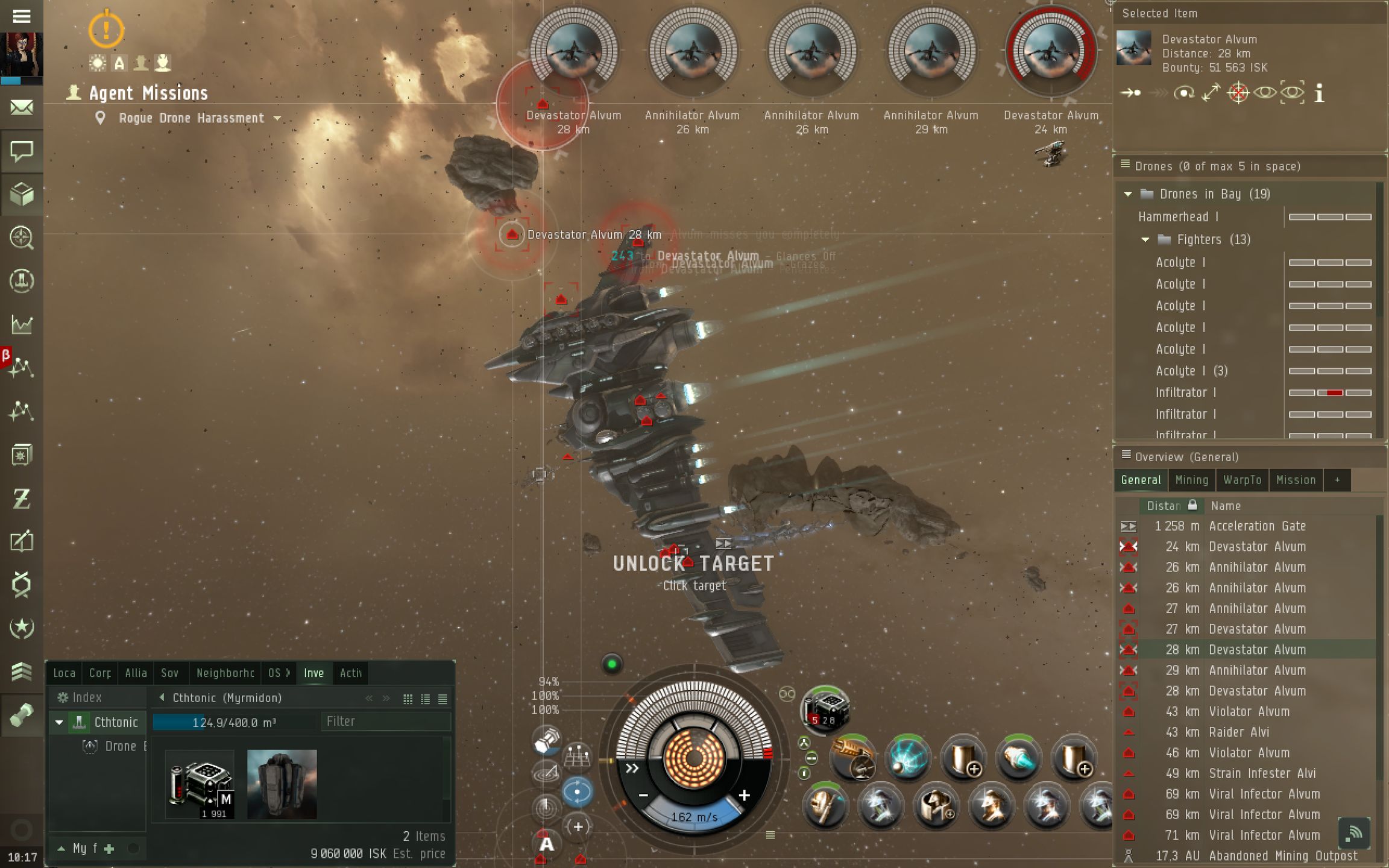
Task: Select Acceleration Gate in the overview
Action: (x=1257, y=526)
